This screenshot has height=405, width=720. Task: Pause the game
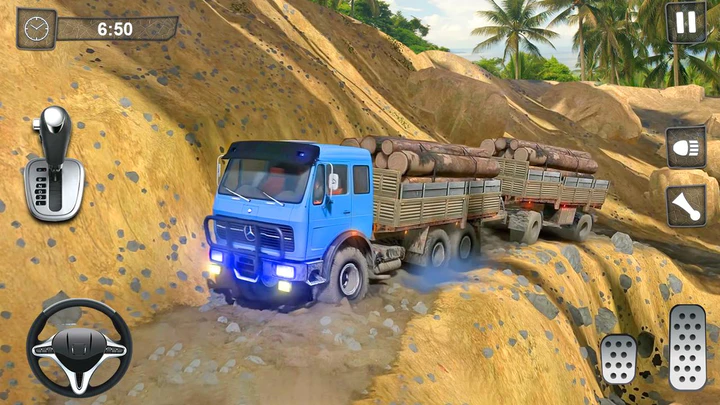click(685, 22)
